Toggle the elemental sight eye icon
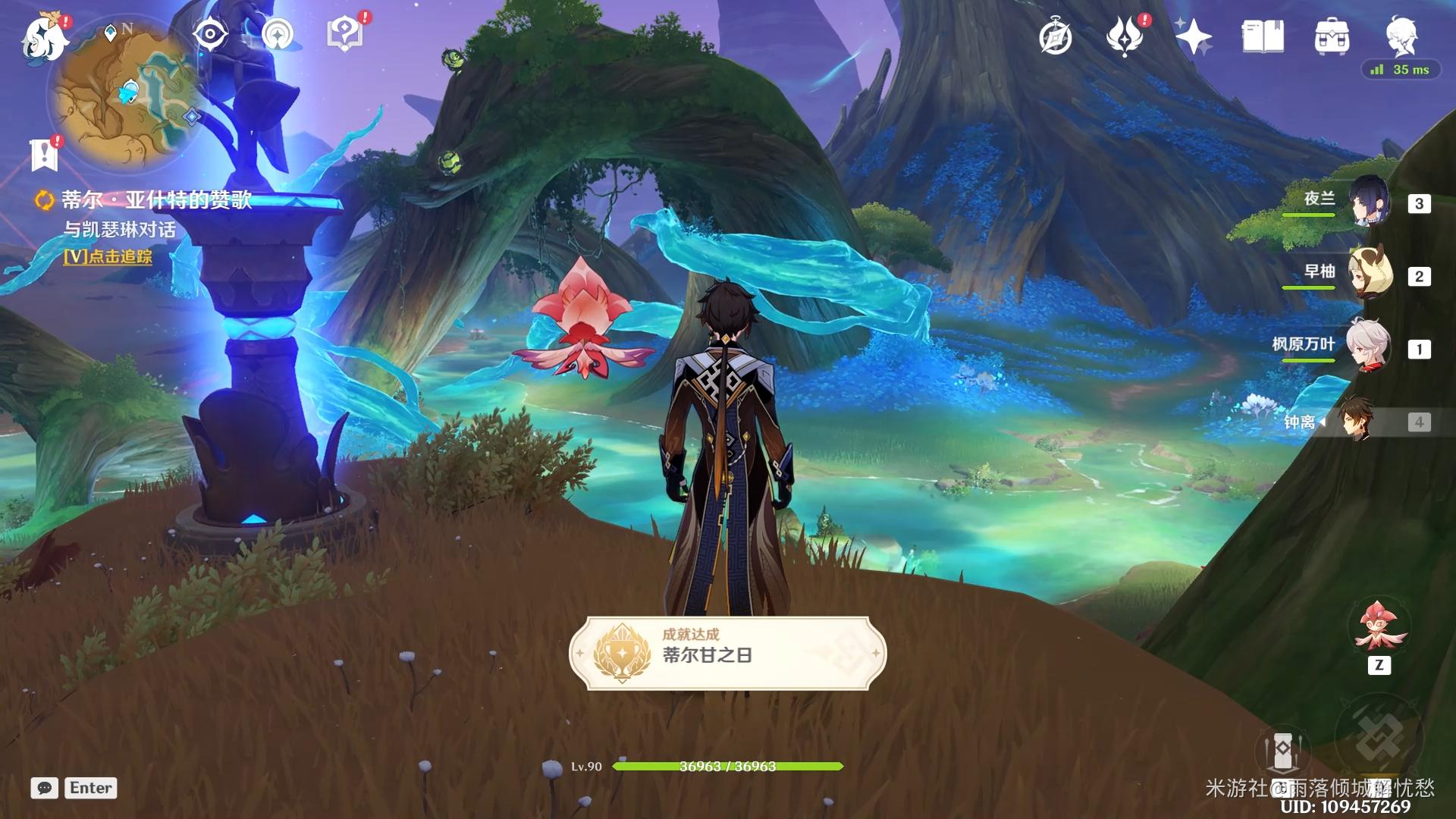1456x819 pixels. pyautogui.click(x=209, y=35)
